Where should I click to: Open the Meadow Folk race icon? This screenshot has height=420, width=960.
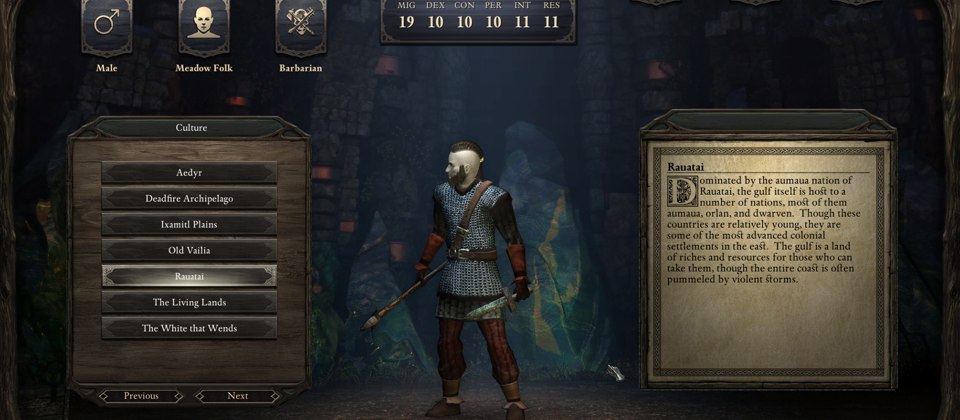[x=203, y=25]
